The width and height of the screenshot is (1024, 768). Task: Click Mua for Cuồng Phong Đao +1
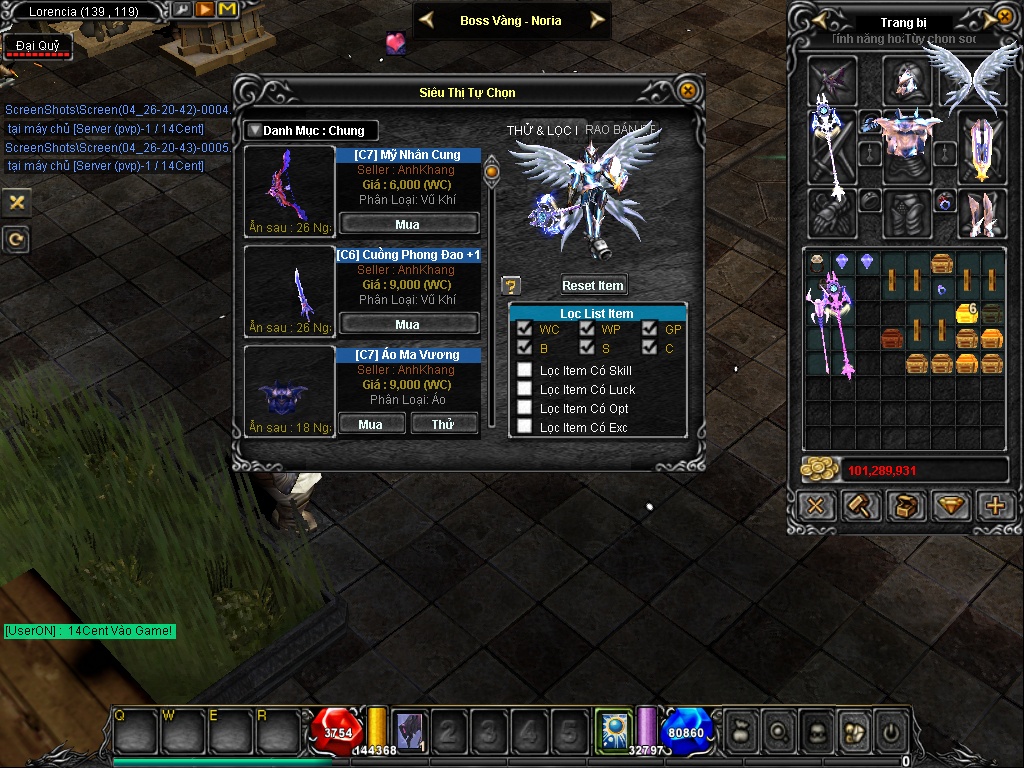click(x=408, y=324)
